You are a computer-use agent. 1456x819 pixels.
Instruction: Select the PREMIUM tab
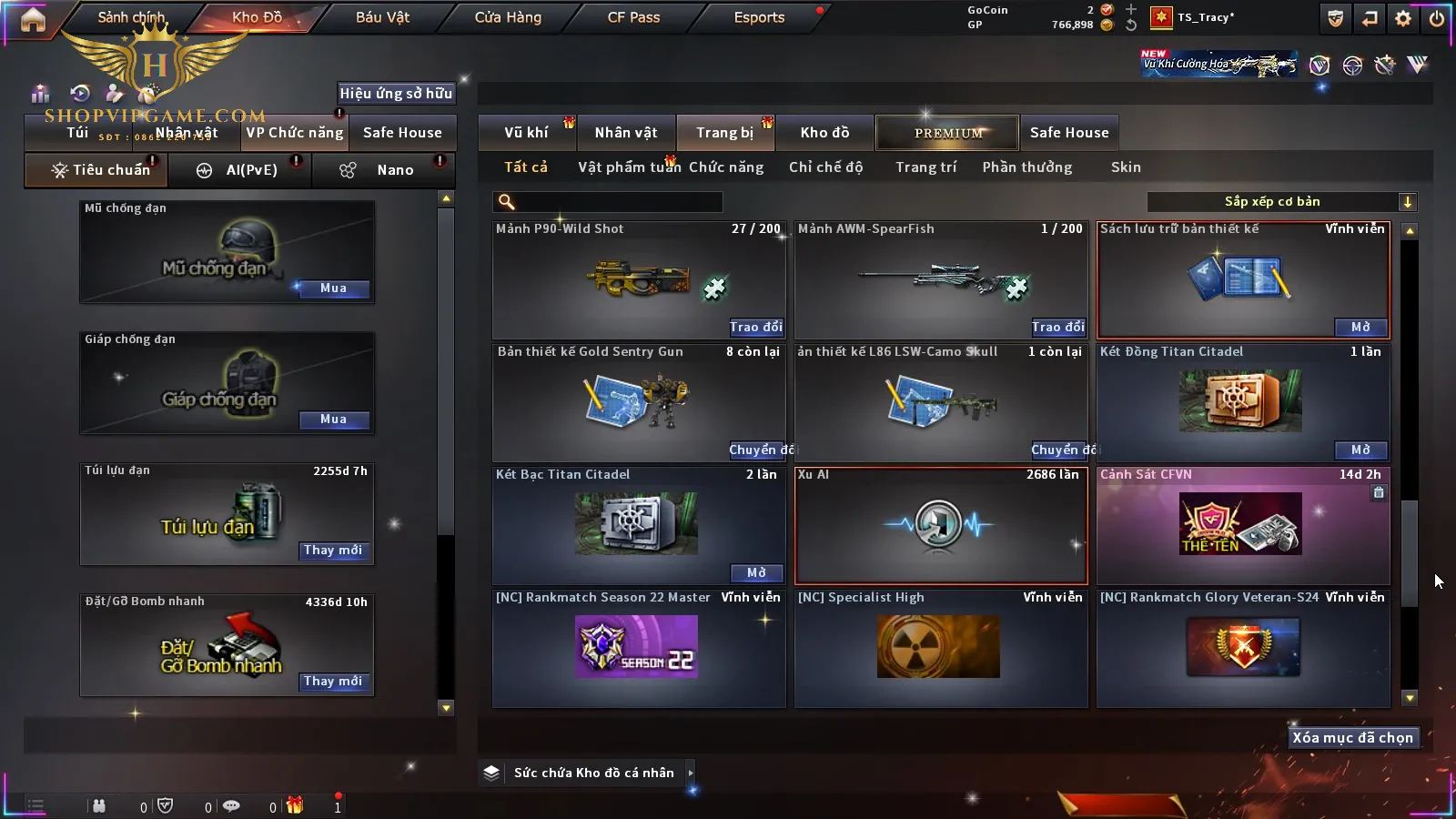point(948,133)
